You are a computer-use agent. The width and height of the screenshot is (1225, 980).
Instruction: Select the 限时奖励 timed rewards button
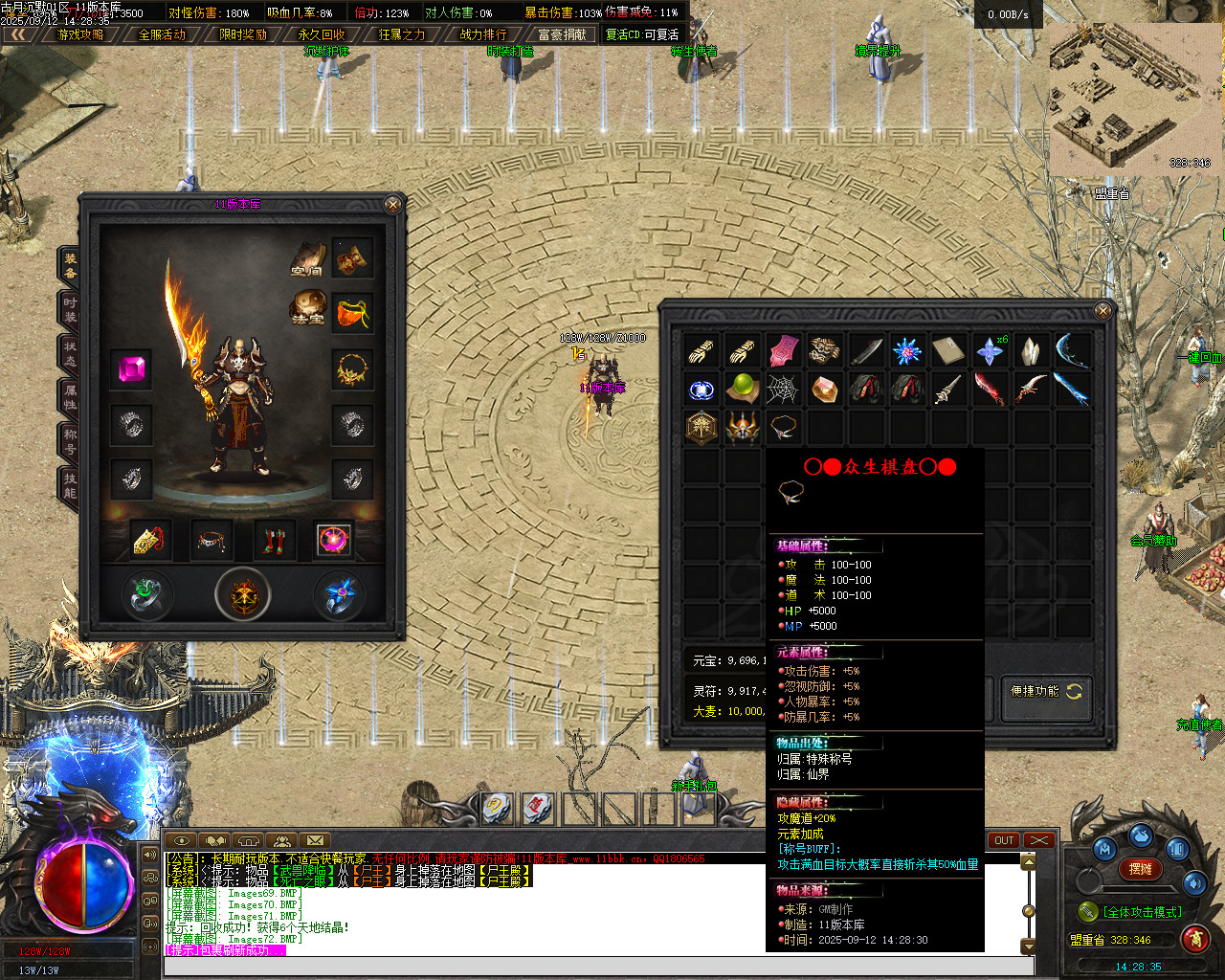pyautogui.click(x=243, y=34)
